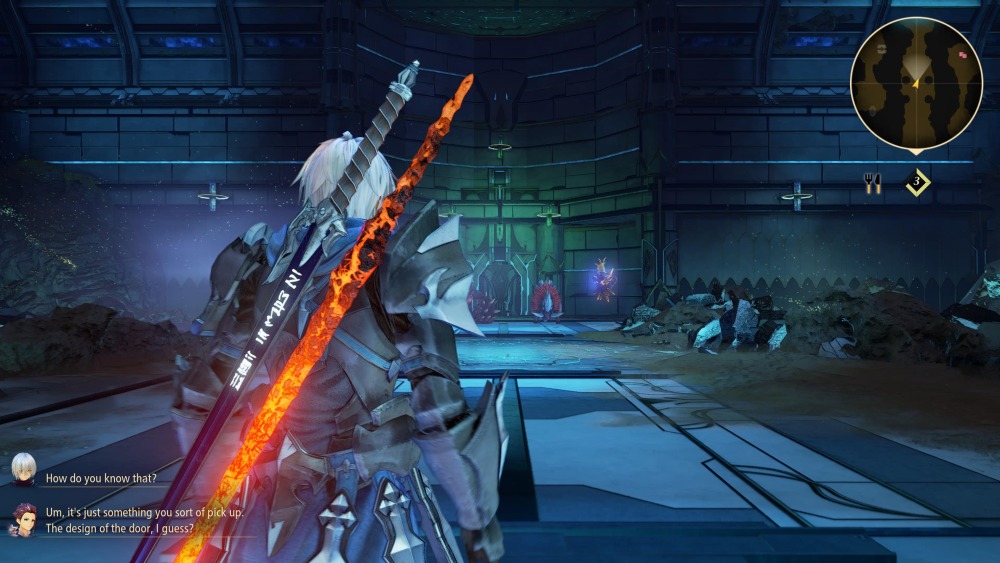
Task: Open the circular minimap
Action: [x=916, y=84]
